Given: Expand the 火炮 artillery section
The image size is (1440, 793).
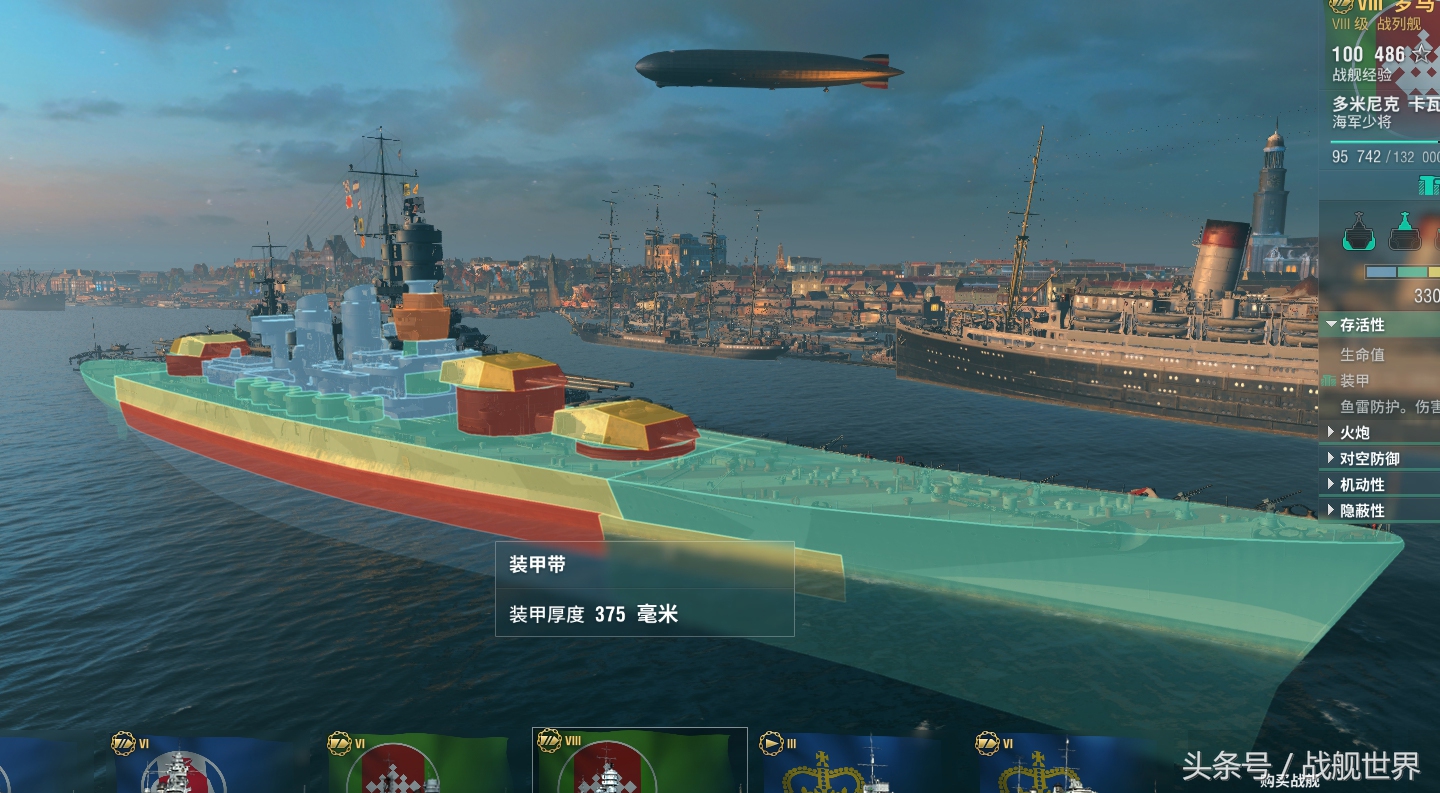Looking at the screenshot, I should pos(1354,432).
